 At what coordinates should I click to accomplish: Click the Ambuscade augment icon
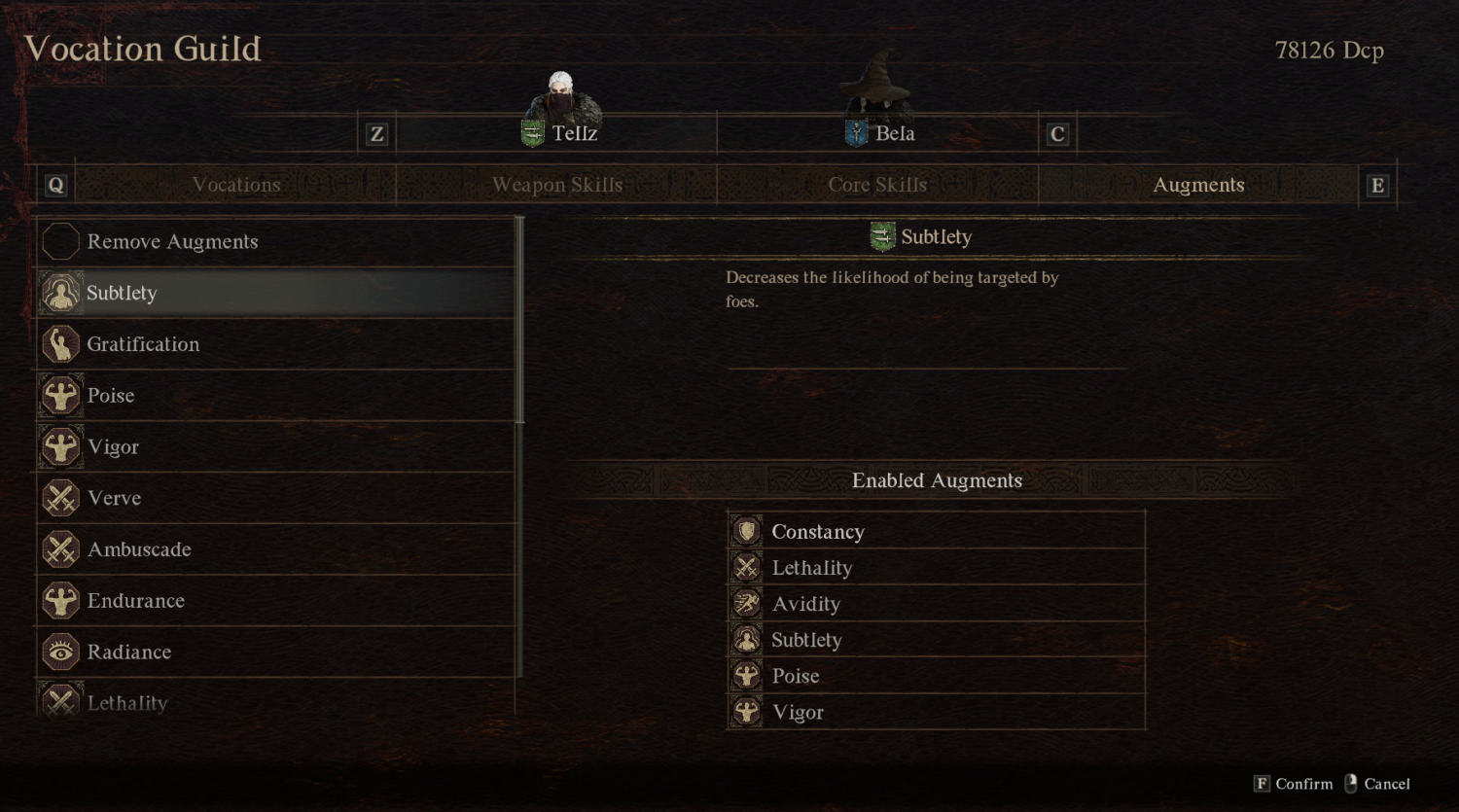[x=60, y=549]
